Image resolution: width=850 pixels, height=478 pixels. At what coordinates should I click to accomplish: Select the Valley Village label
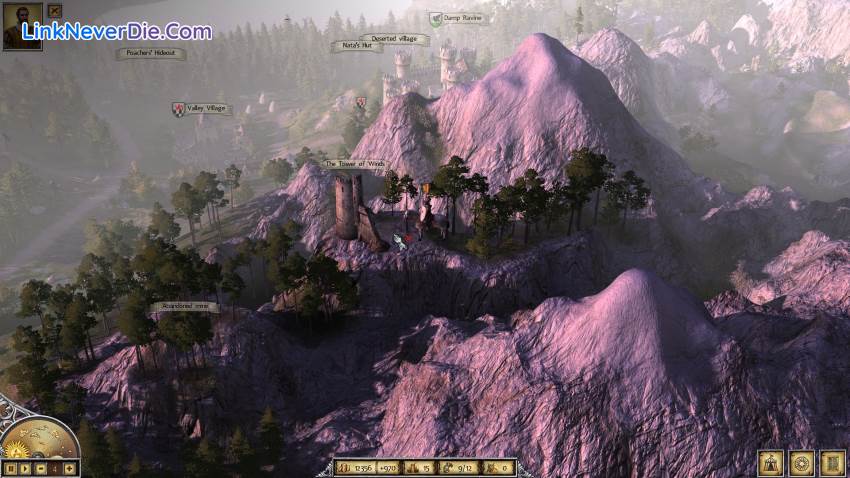[x=208, y=108]
